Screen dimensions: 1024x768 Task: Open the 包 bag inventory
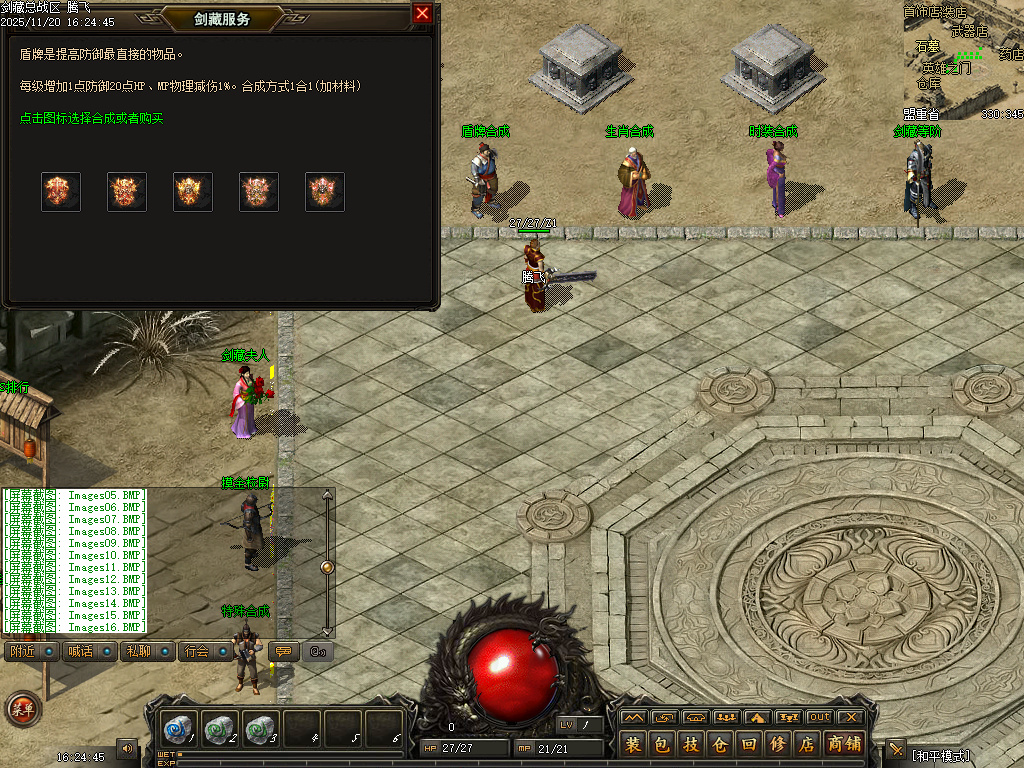661,744
